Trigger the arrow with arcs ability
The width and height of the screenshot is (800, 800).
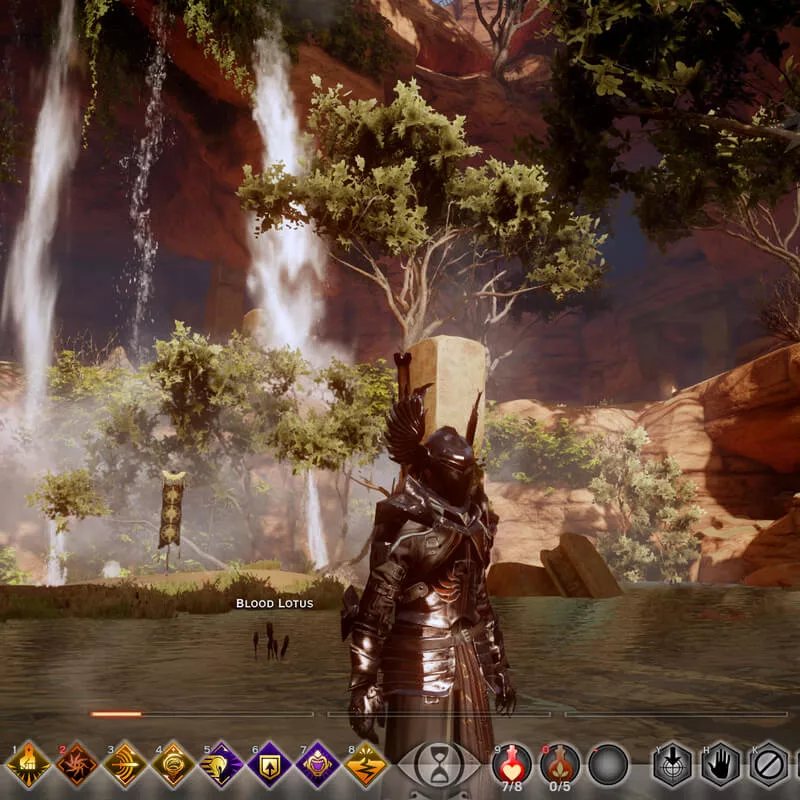(x=124, y=765)
